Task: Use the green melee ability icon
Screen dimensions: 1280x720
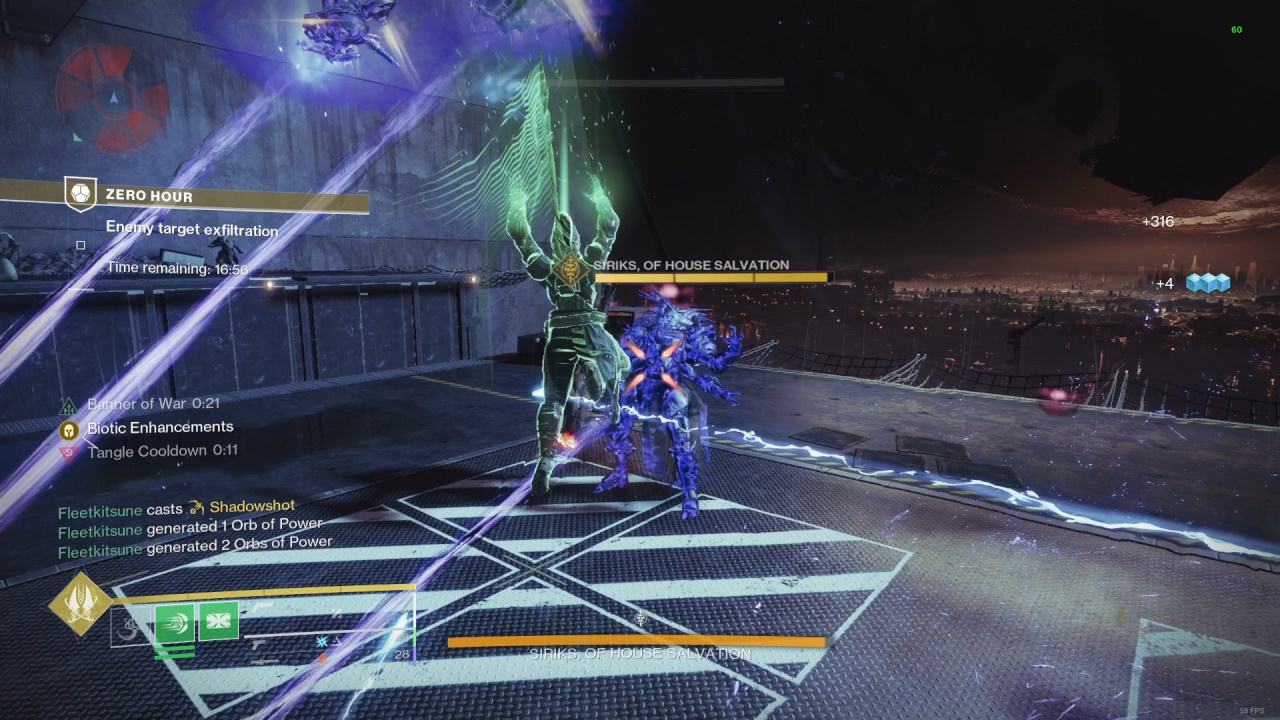Action: click(175, 623)
